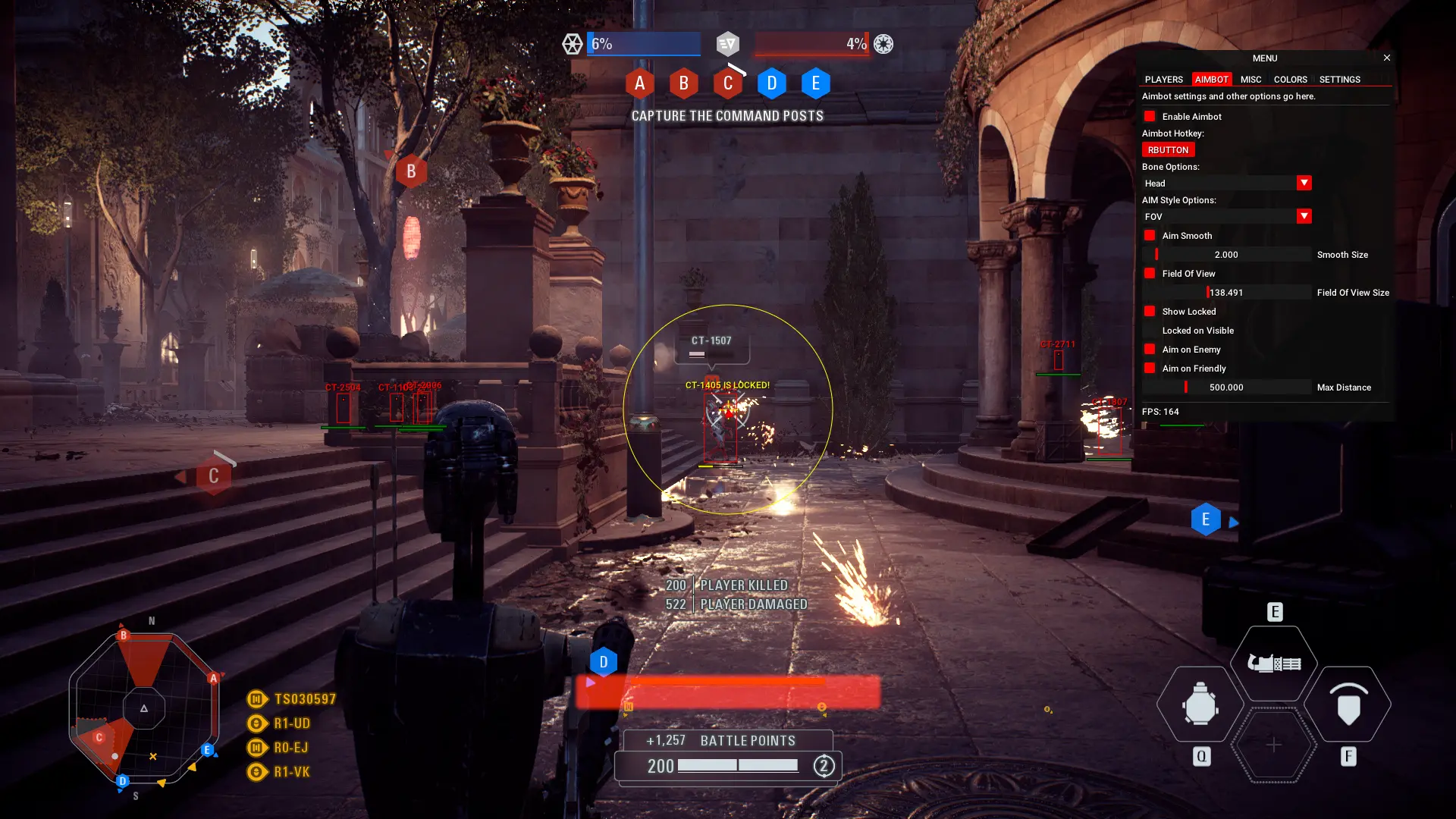Click the TS030597 player medal icon in the killfeed

pyautogui.click(x=256, y=698)
